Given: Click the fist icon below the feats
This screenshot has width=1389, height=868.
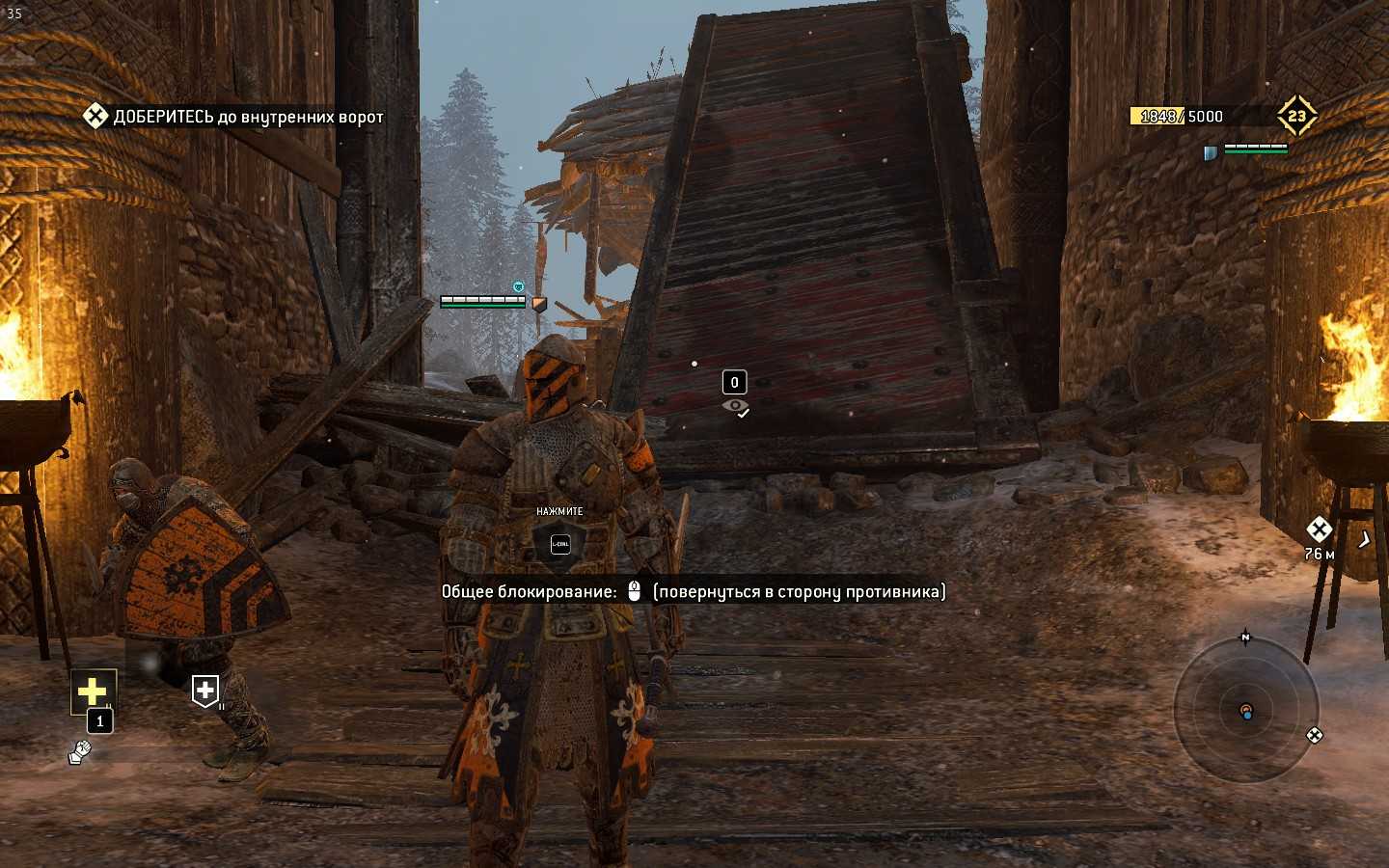Looking at the screenshot, I should (x=80, y=751).
